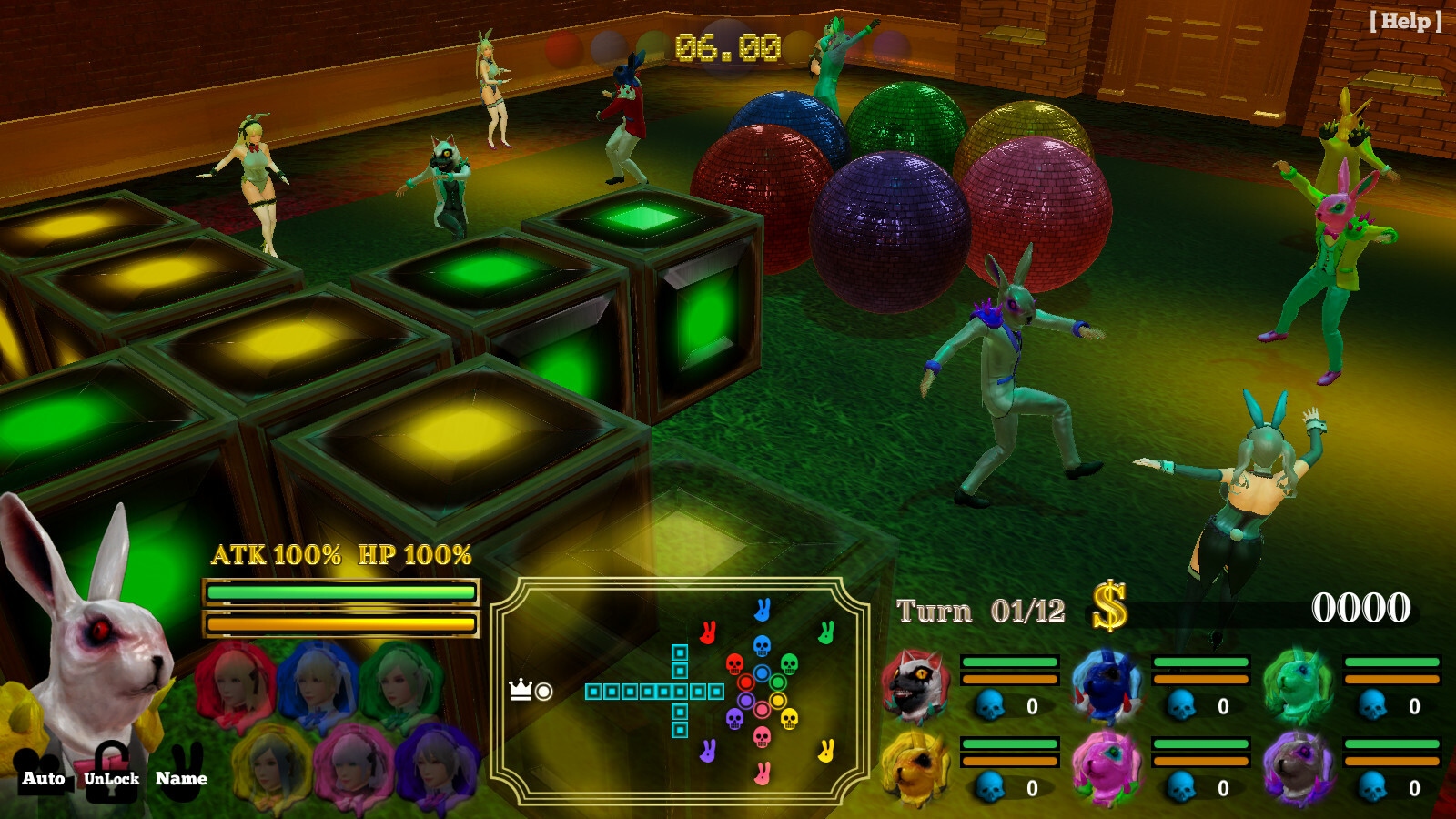The width and height of the screenshot is (1456, 819).
Task: Pick the yellow bunny girl portrait
Action: (x=271, y=764)
